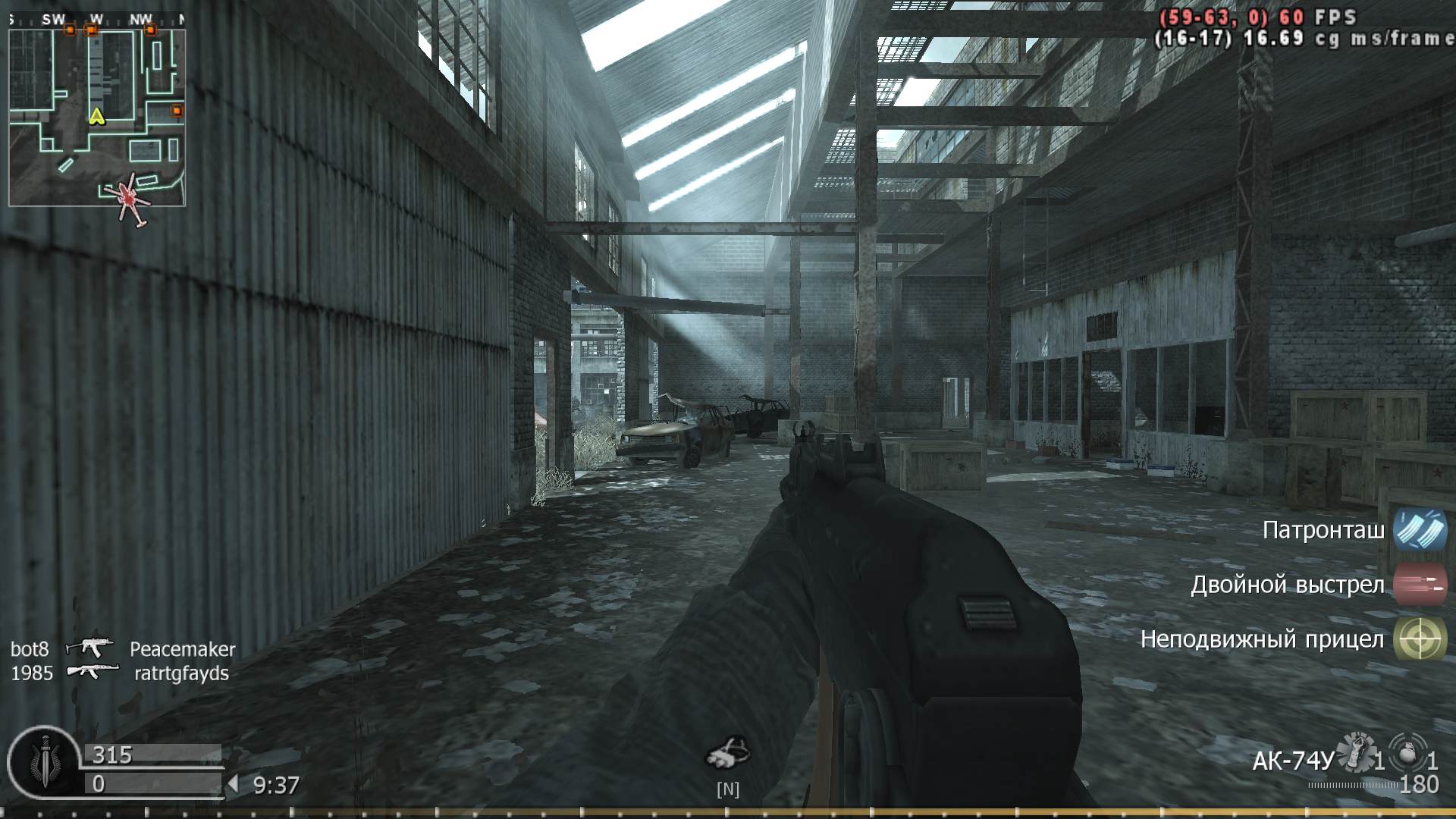Click the yellow player arrow on the minimap
The width and height of the screenshot is (1456, 819).
pos(96,118)
